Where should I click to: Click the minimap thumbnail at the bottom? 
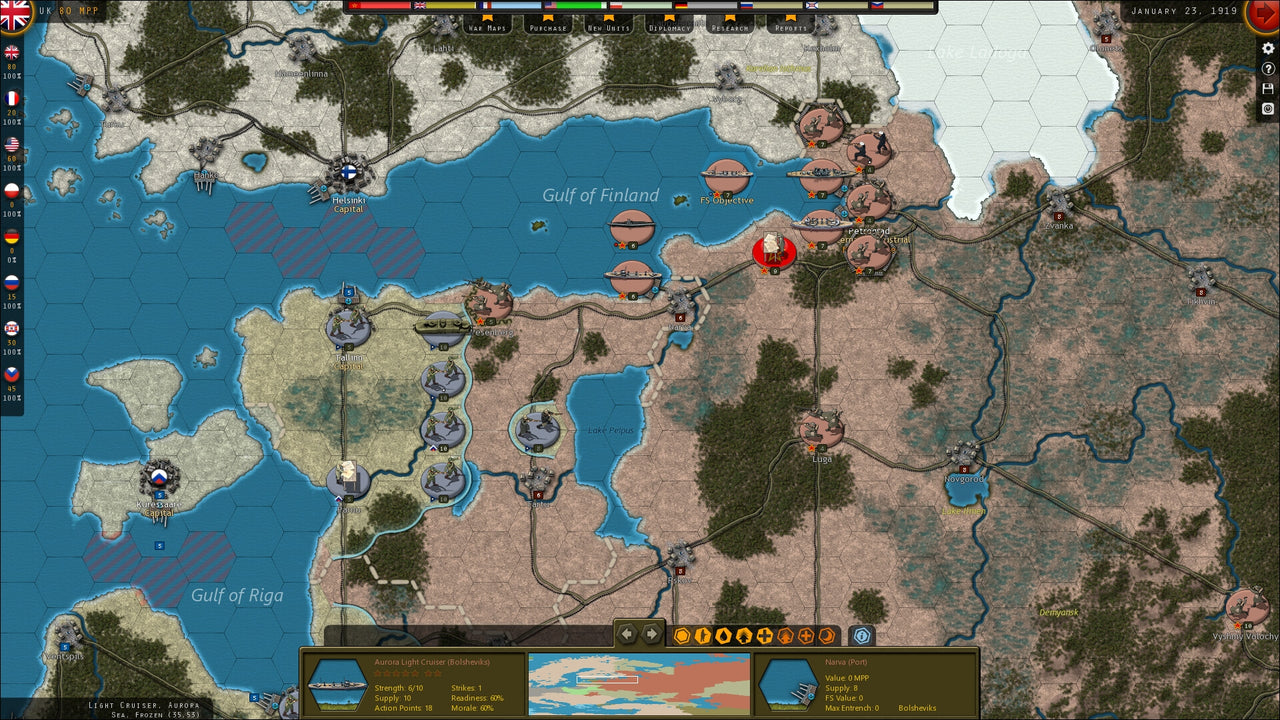tap(640, 685)
